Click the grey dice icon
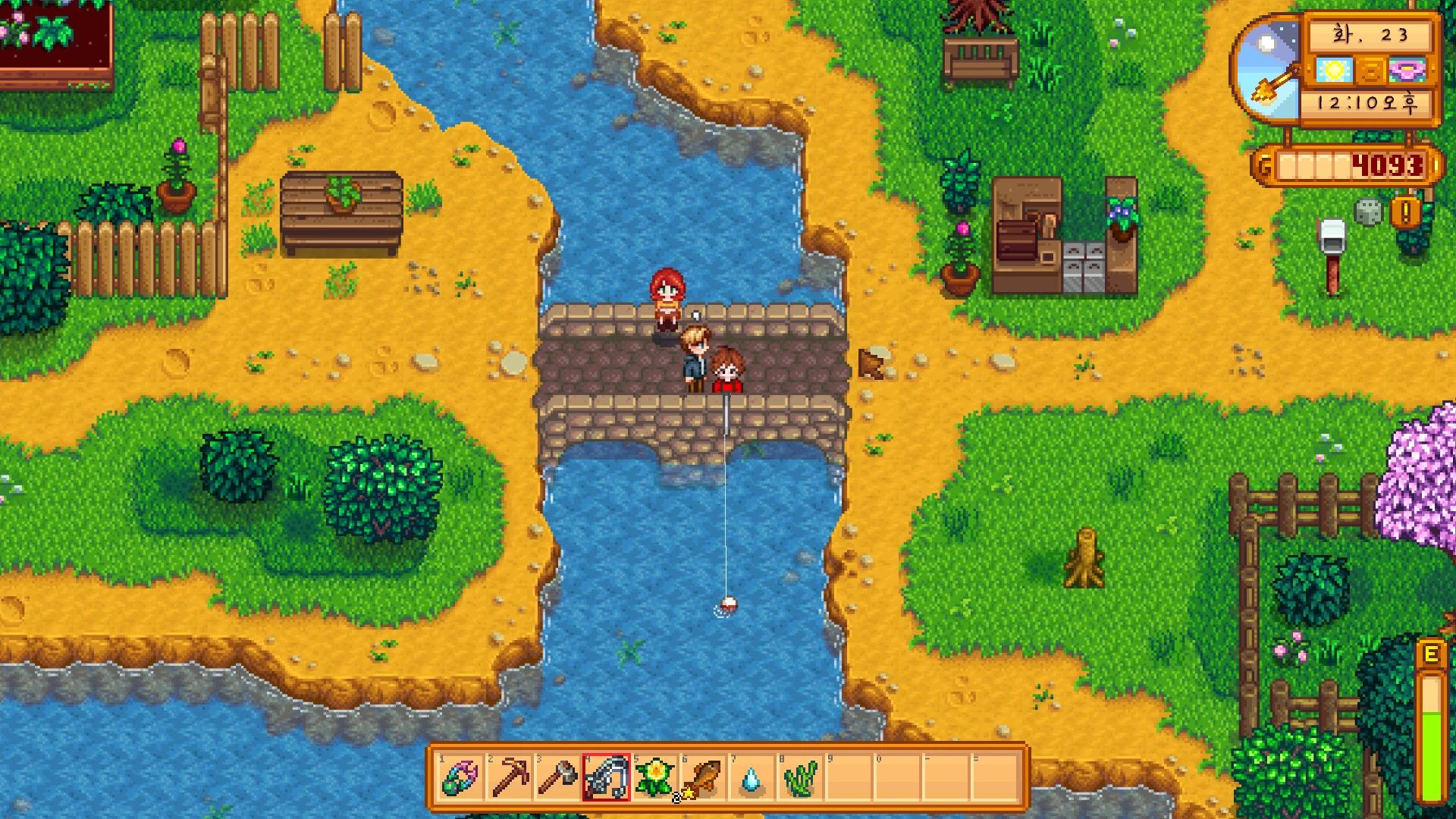This screenshot has height=819, width=1456. (x=1368, y=212)
